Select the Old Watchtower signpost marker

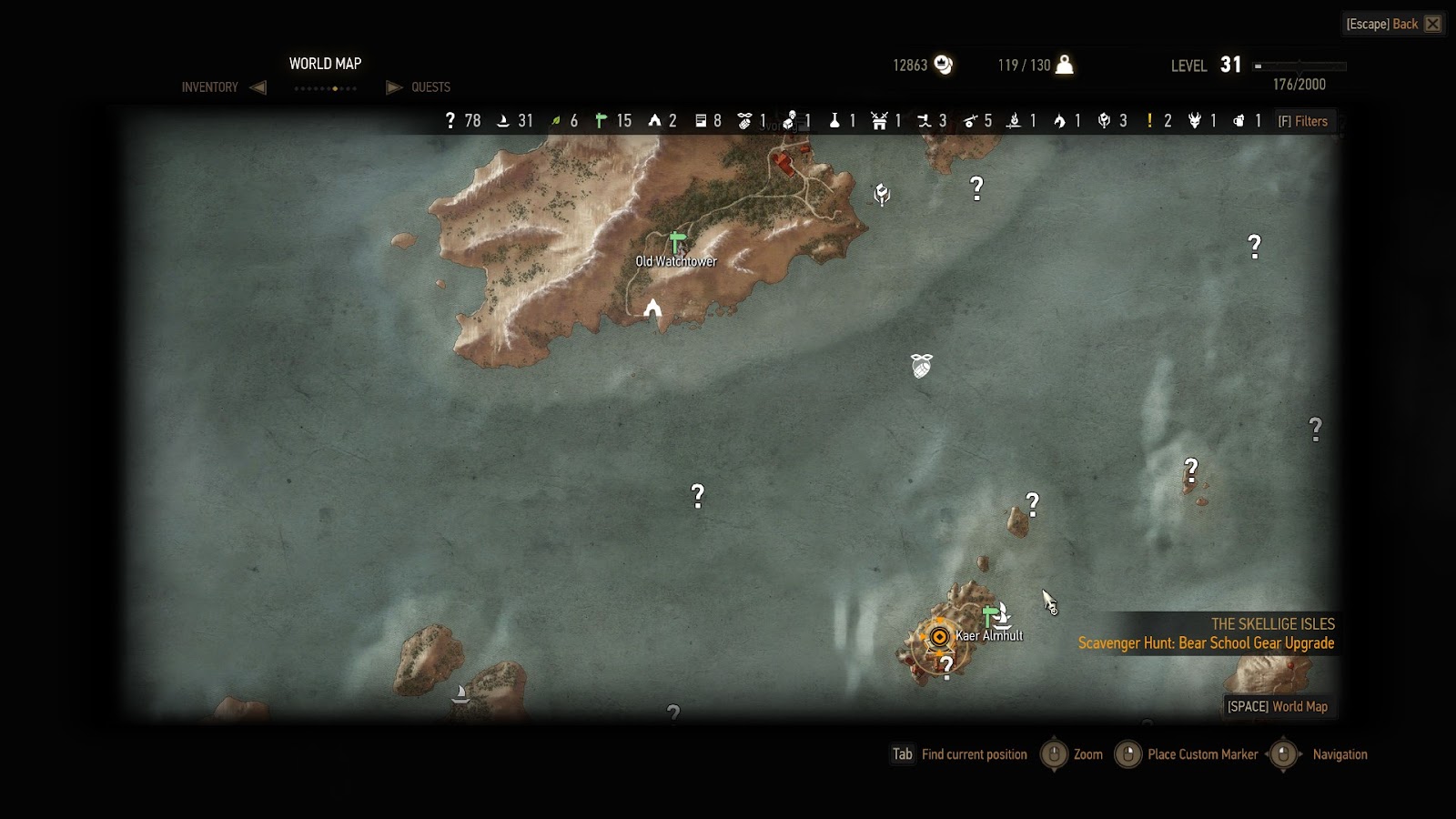(x=675, y=242)
